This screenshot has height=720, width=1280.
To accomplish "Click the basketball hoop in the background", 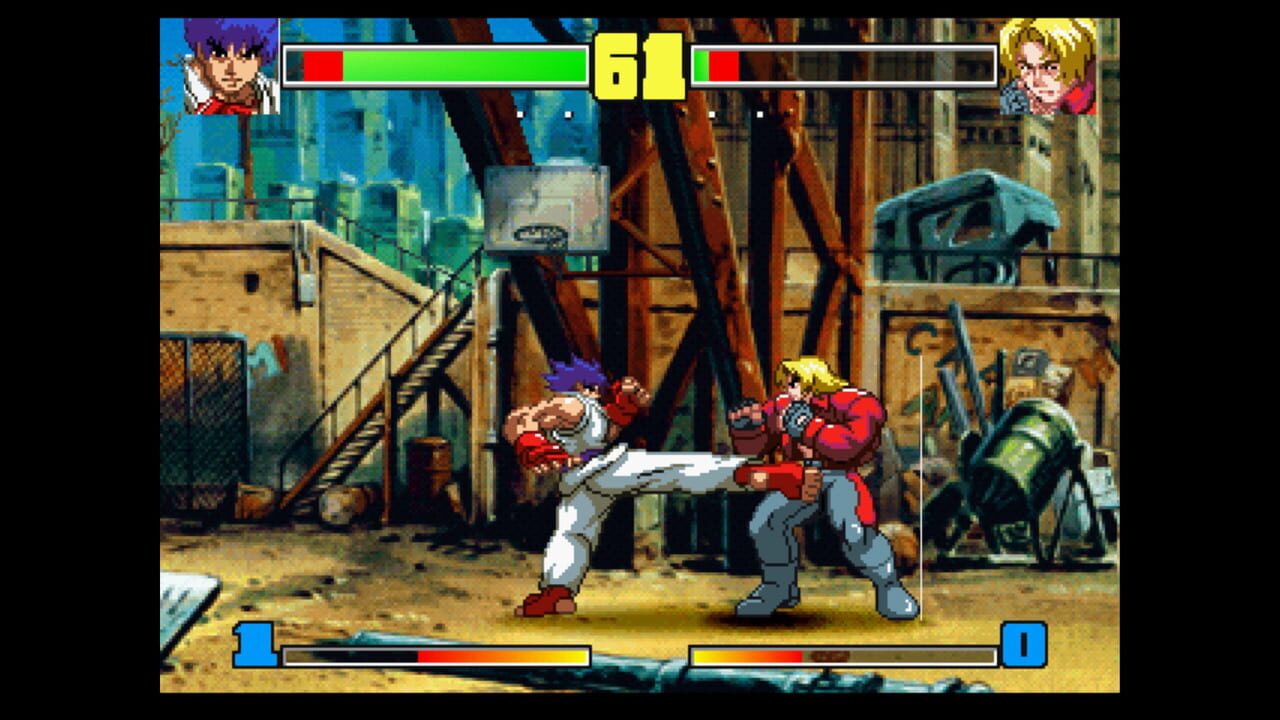I will coord(546,215).
